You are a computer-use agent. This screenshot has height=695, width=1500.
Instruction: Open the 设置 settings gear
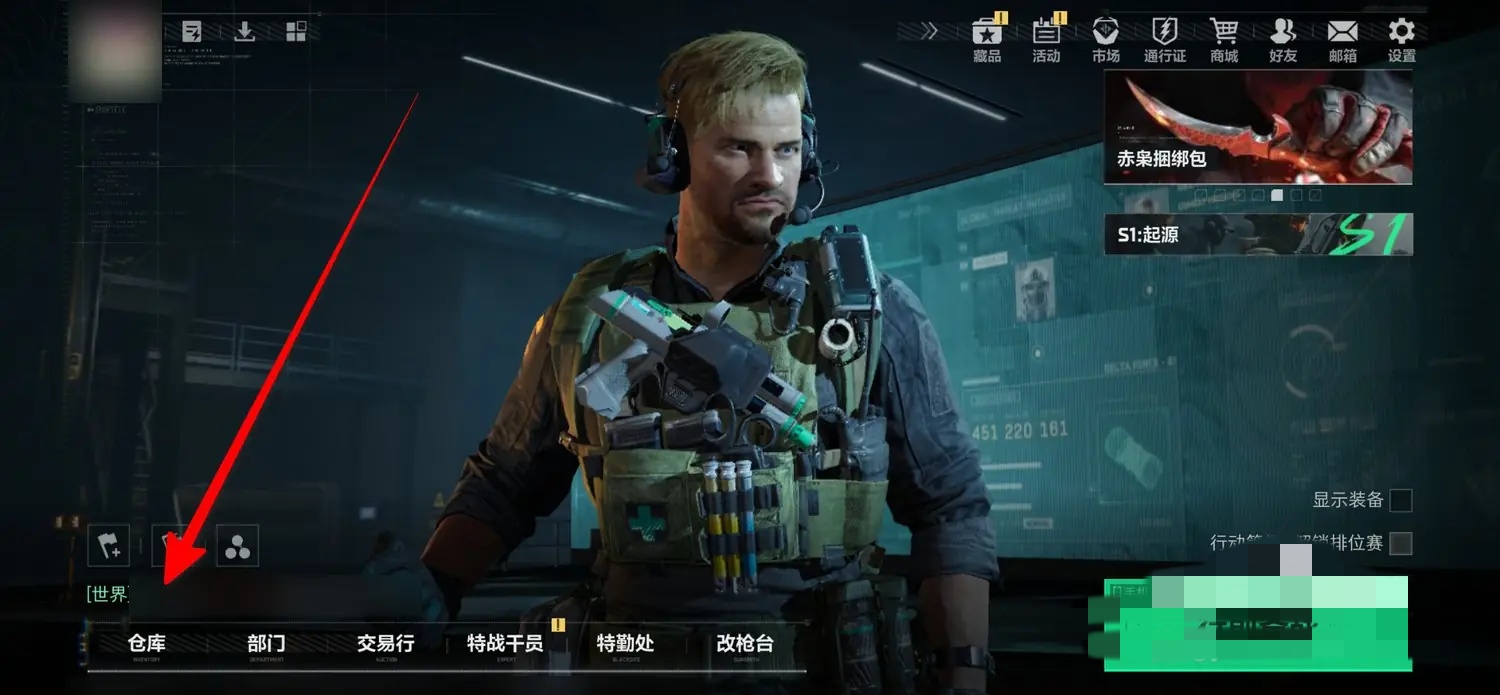click(x=1402, y=40)
